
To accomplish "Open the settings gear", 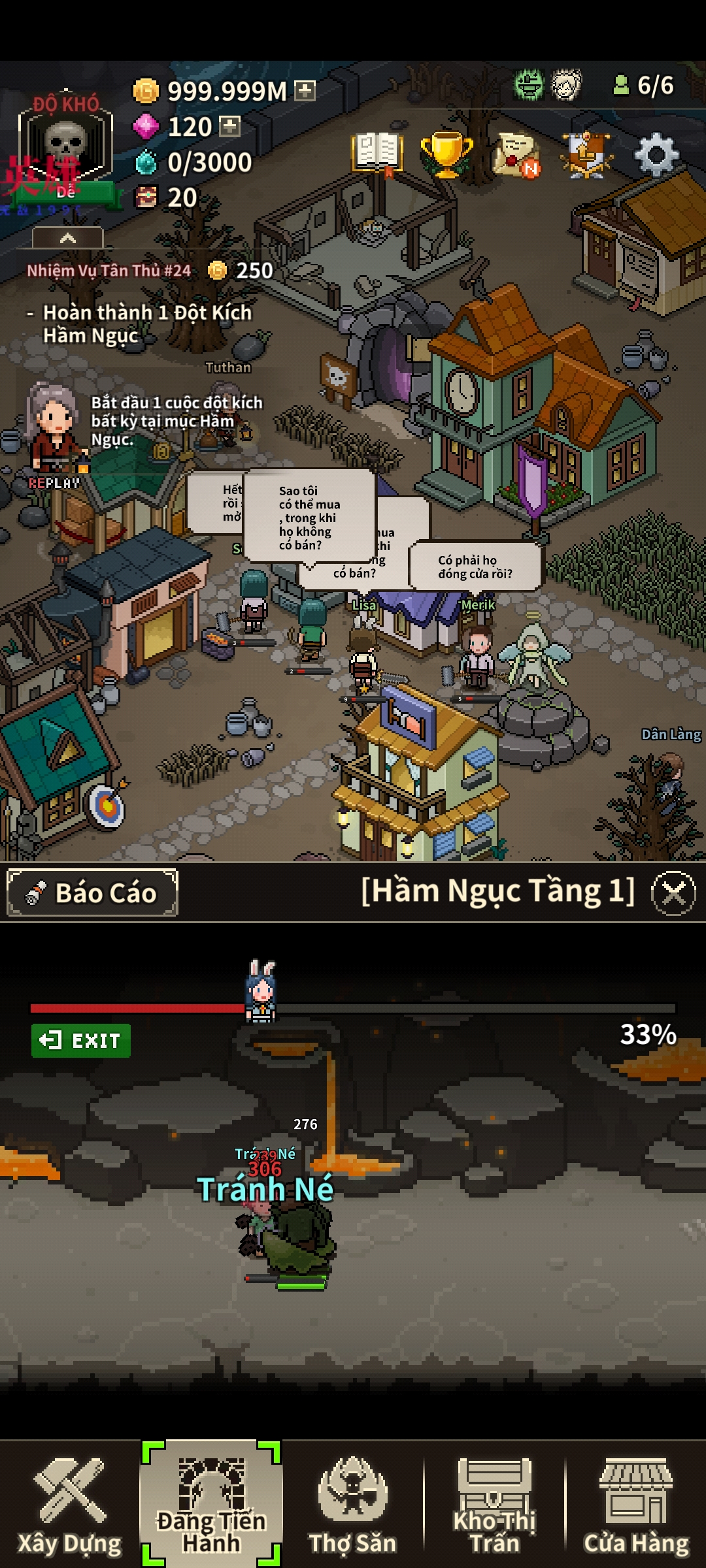I will click(656, 155).
